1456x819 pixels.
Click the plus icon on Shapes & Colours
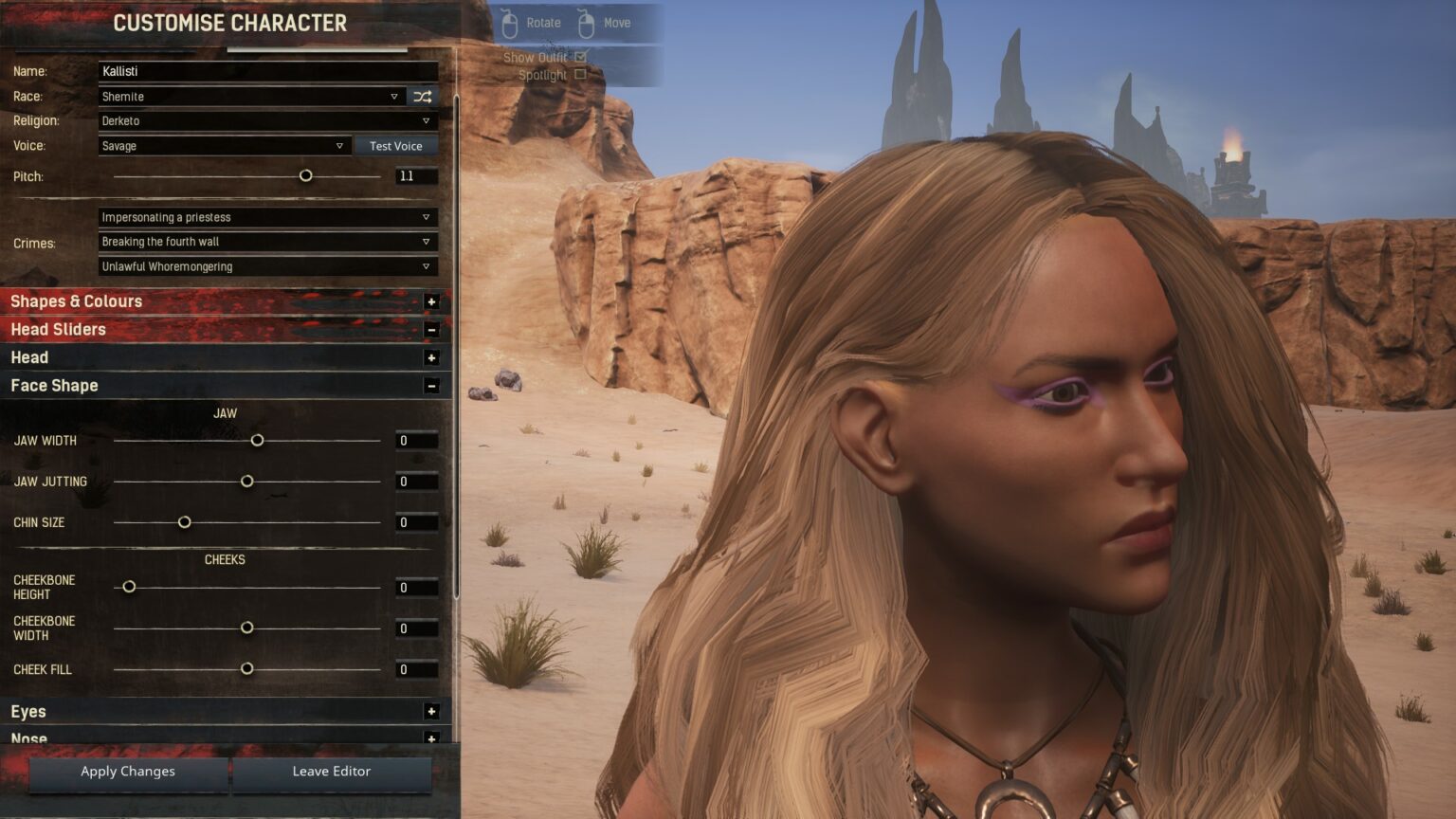(432, 300)
